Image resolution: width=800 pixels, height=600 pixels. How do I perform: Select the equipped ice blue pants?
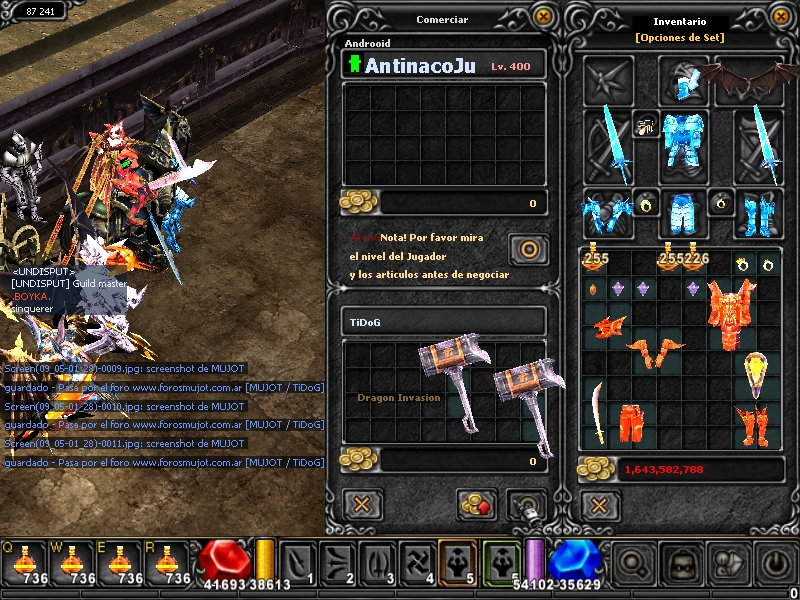tap(683, 213)
